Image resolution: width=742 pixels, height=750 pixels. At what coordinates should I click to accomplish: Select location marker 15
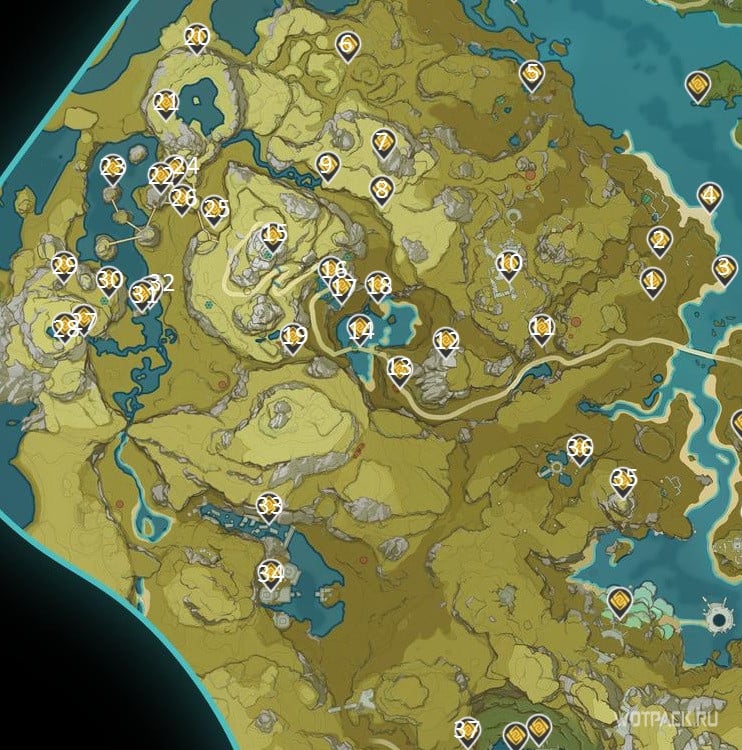(x=273, y=236)
